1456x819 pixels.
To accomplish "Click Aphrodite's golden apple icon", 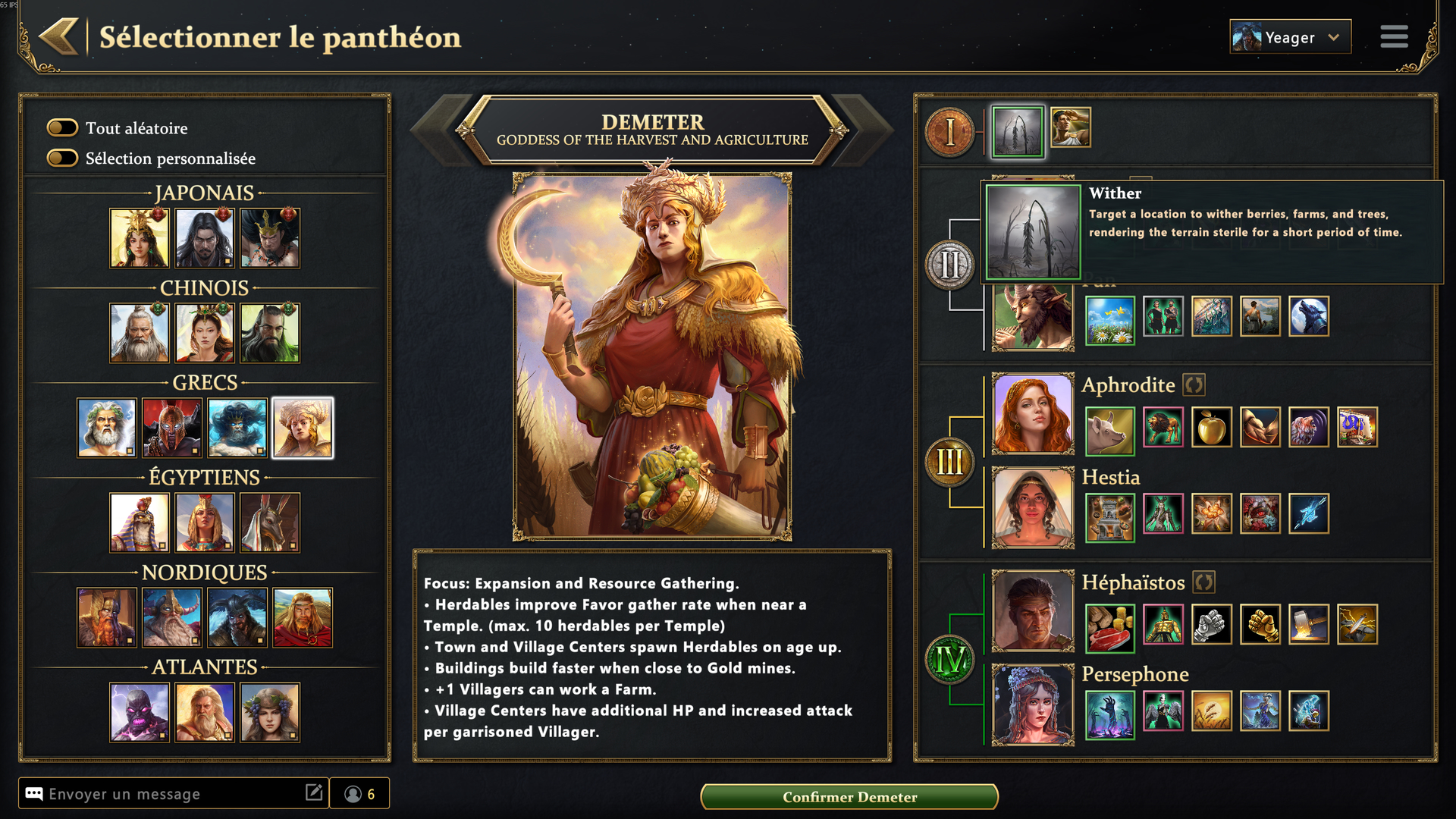I will point(1211,428).
